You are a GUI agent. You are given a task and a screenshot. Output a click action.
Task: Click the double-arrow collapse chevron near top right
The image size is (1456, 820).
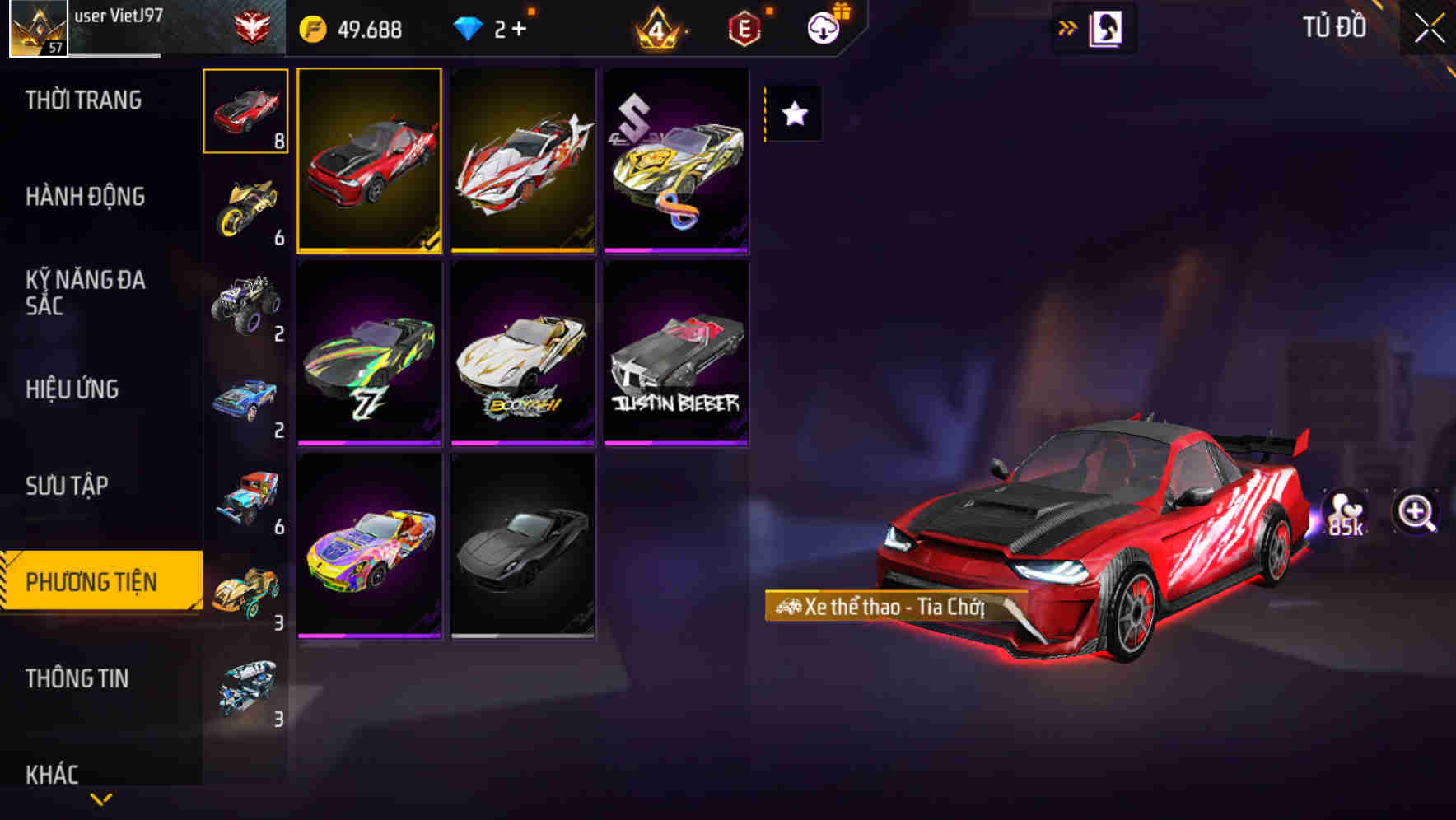point(1067,27)
